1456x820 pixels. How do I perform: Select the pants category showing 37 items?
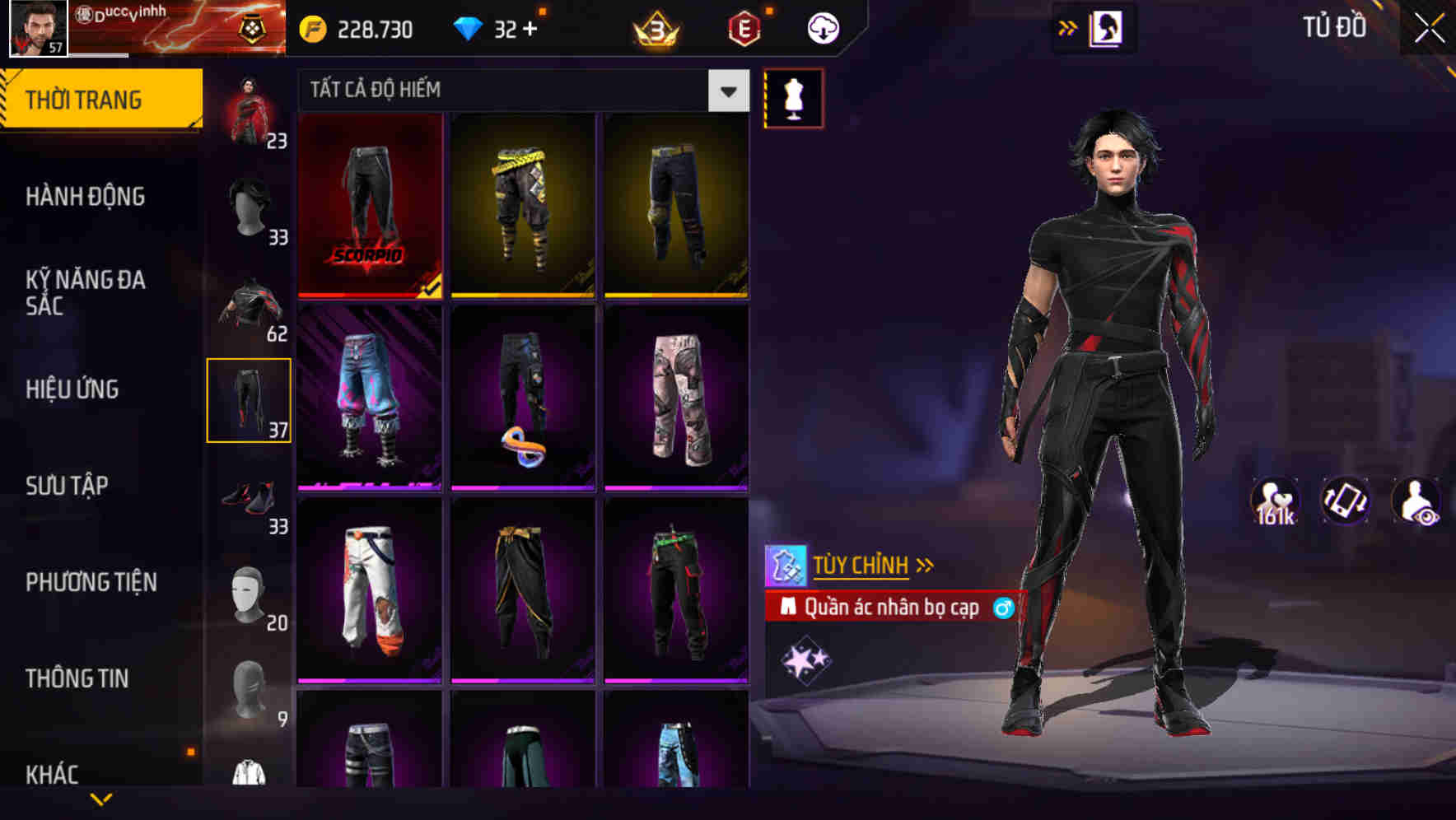coord(250,399)
